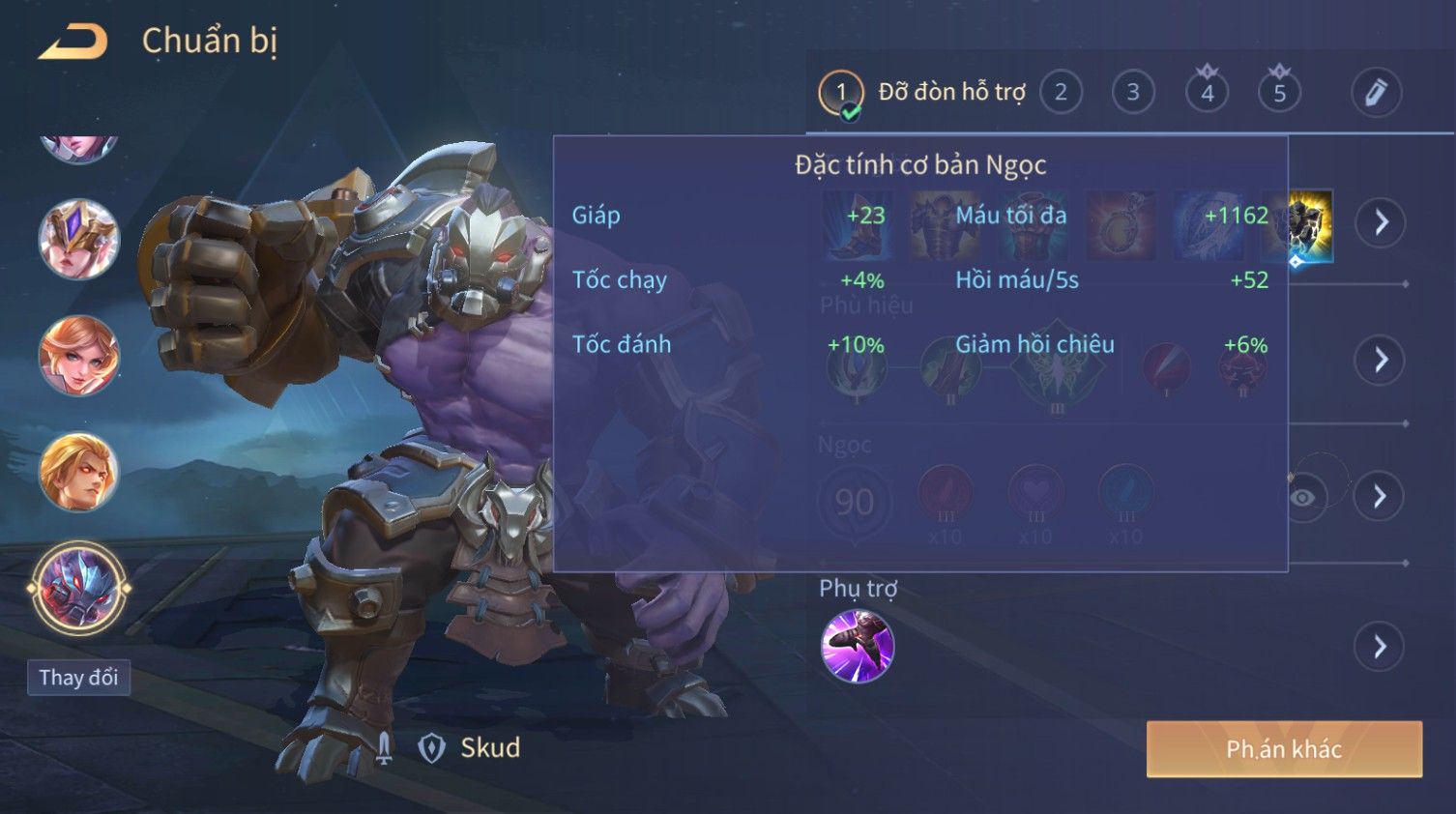Switch to build preset 3
The image size is (1456, 814).
pos(1133,93)
